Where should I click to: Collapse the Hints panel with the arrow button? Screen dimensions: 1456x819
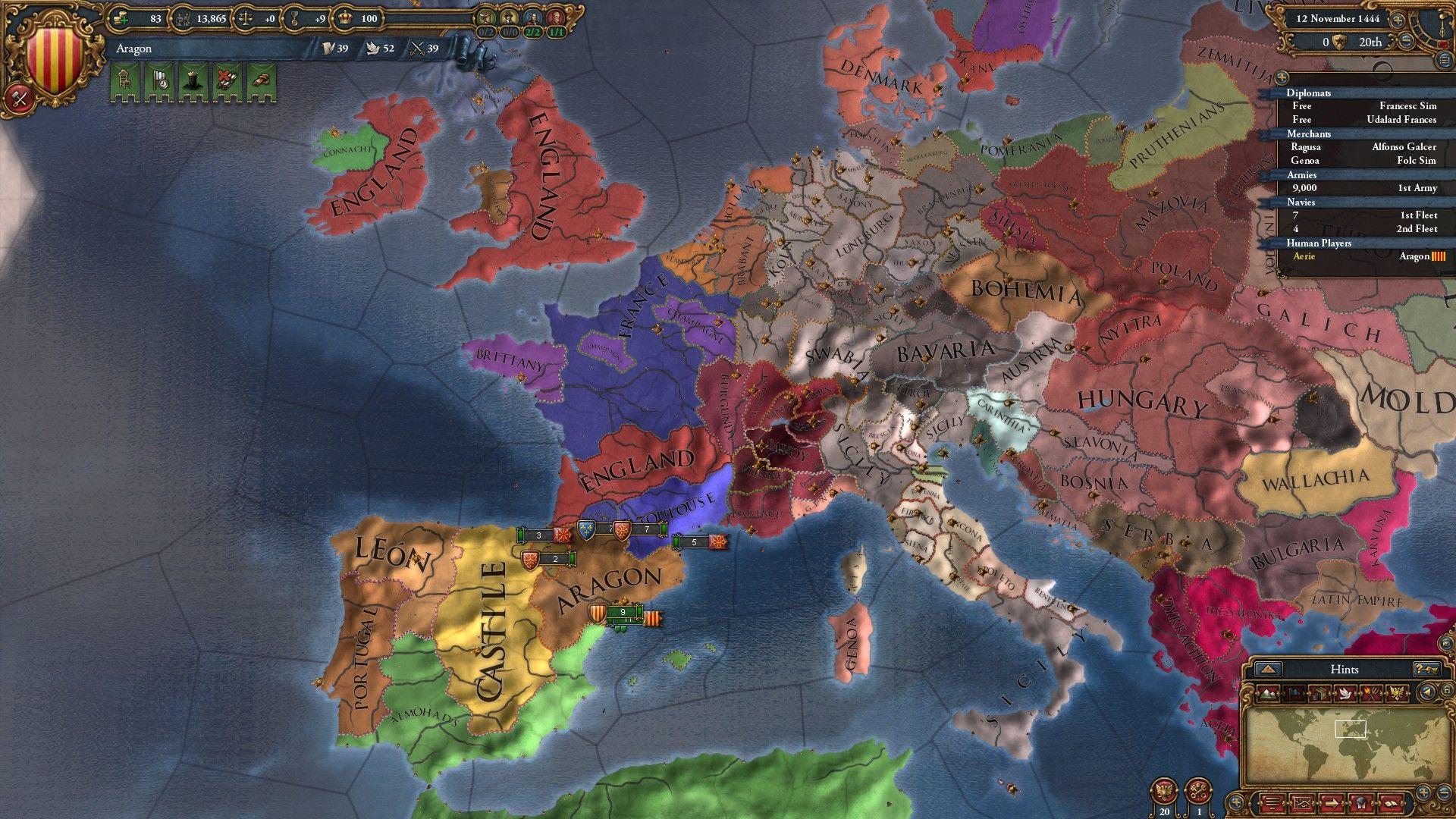(x=1269, y=670)
